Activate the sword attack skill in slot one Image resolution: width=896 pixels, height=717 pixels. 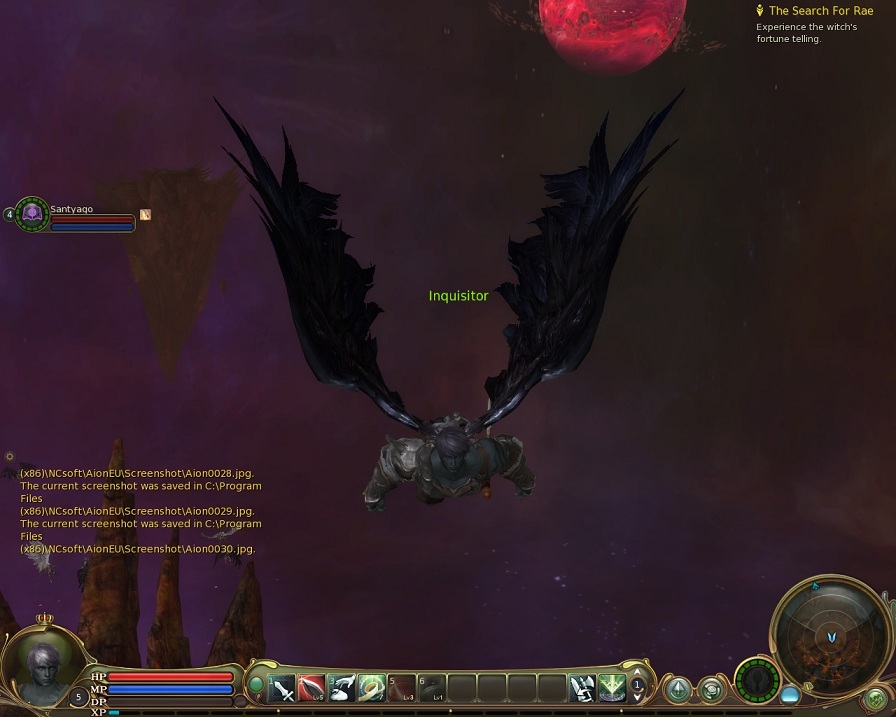pos(283,688)
